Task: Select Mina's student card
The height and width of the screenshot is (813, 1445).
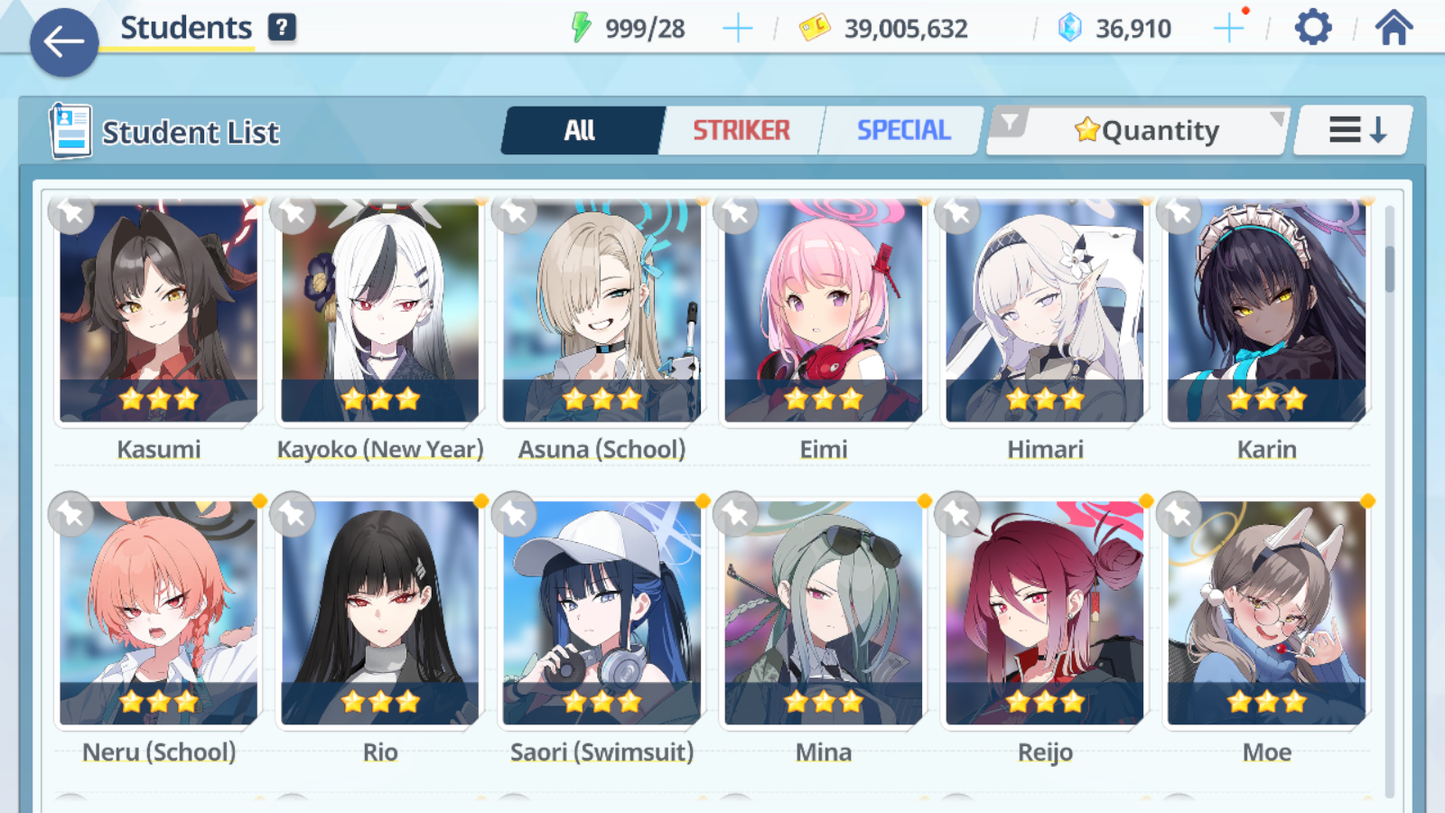Action: pyautogui.click(x=823, y=614)
